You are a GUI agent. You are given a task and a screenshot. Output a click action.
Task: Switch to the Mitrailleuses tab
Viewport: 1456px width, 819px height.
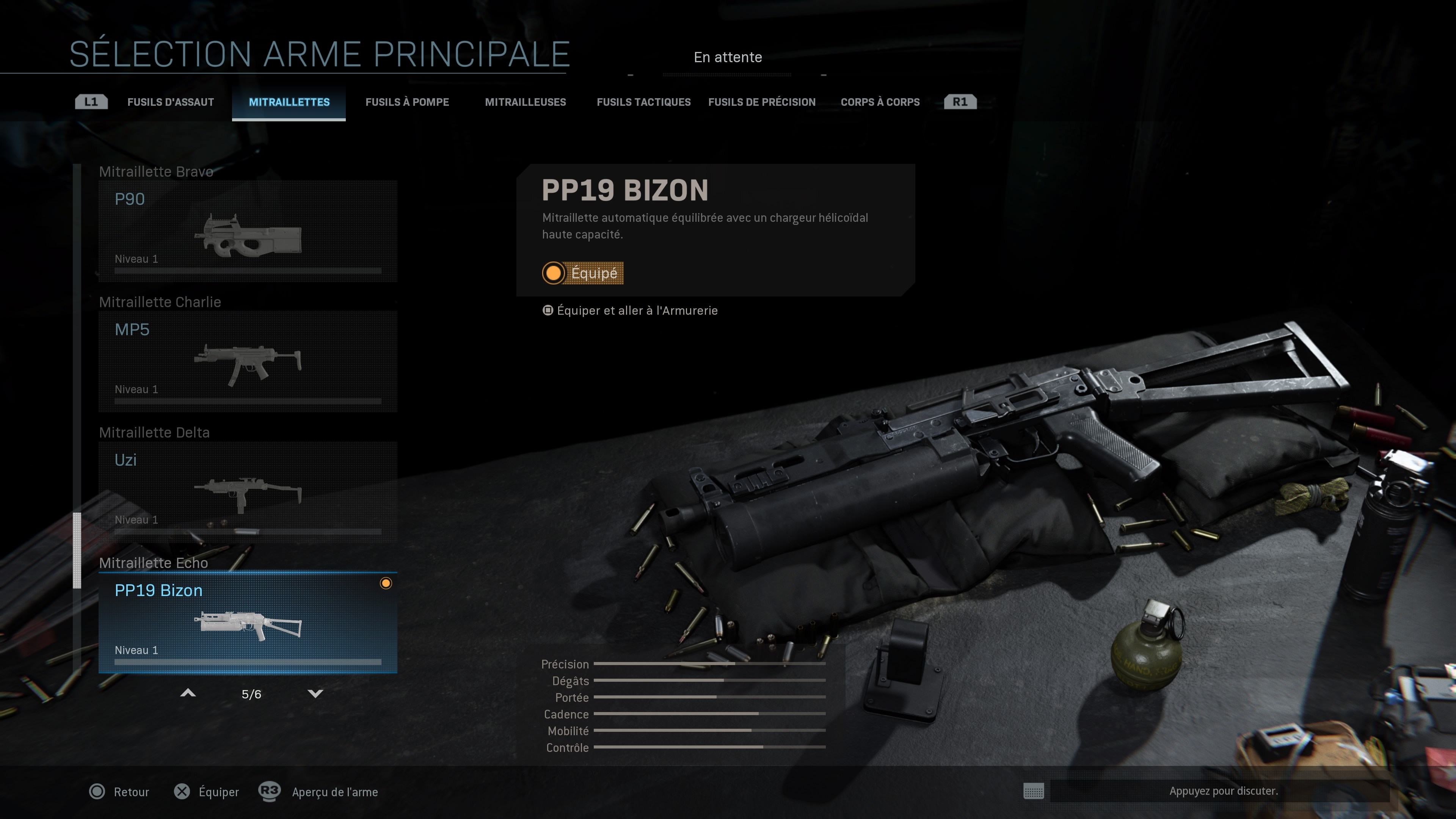click(525, 102)
